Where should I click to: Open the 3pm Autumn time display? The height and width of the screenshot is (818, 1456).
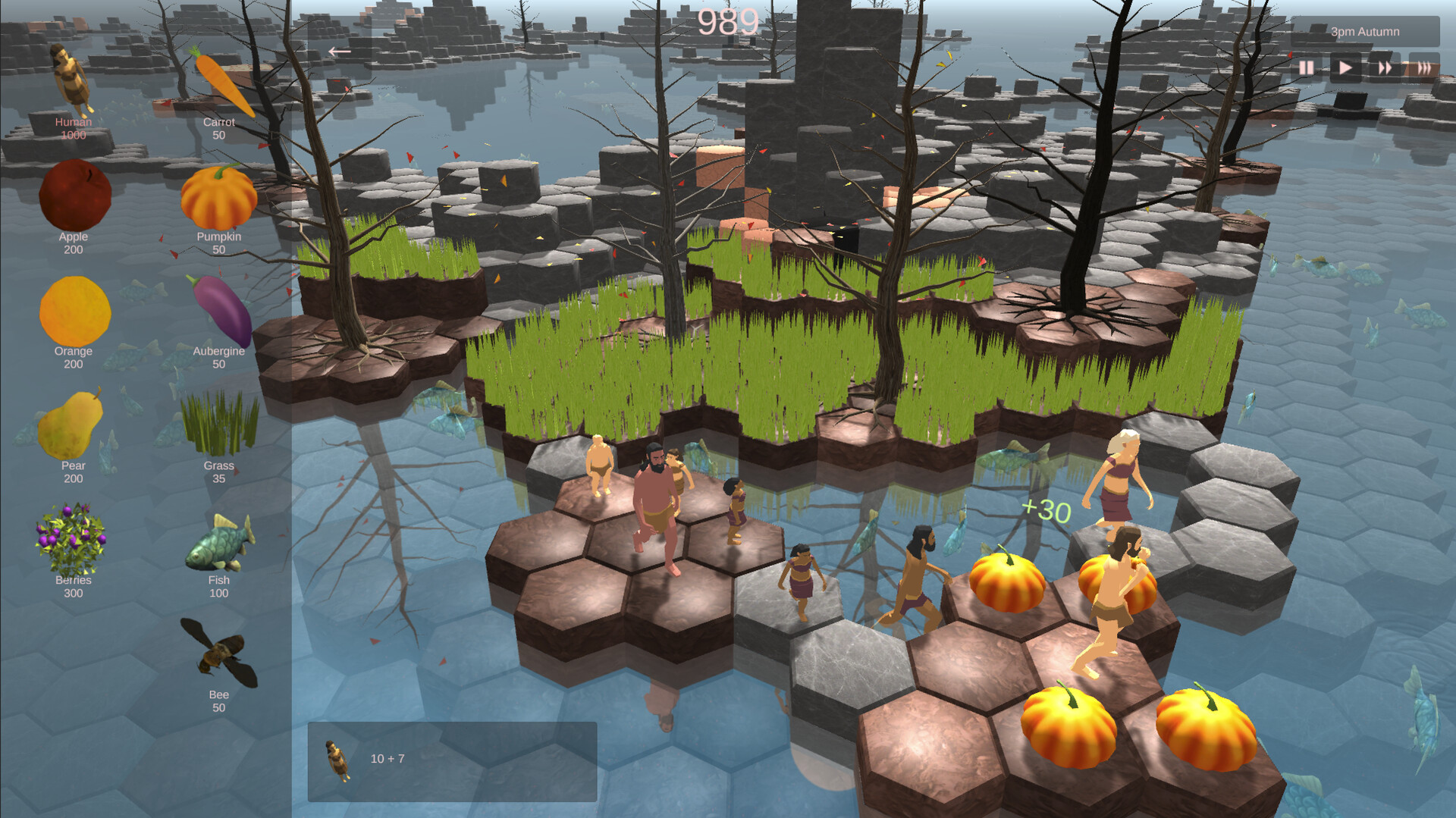1365,31
